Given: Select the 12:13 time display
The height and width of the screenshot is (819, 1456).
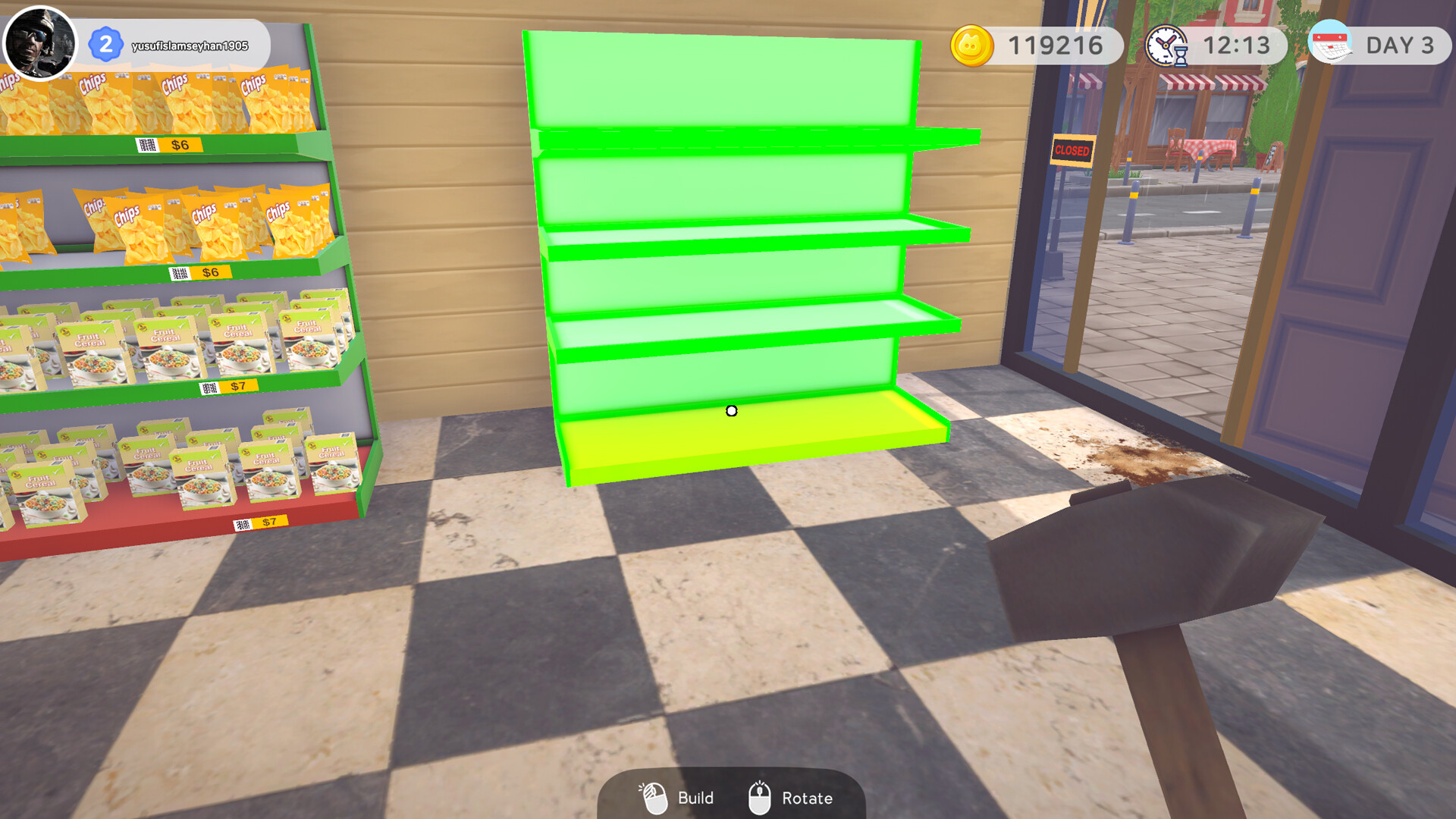Looking at the screenshot, I should (1237, 45).
